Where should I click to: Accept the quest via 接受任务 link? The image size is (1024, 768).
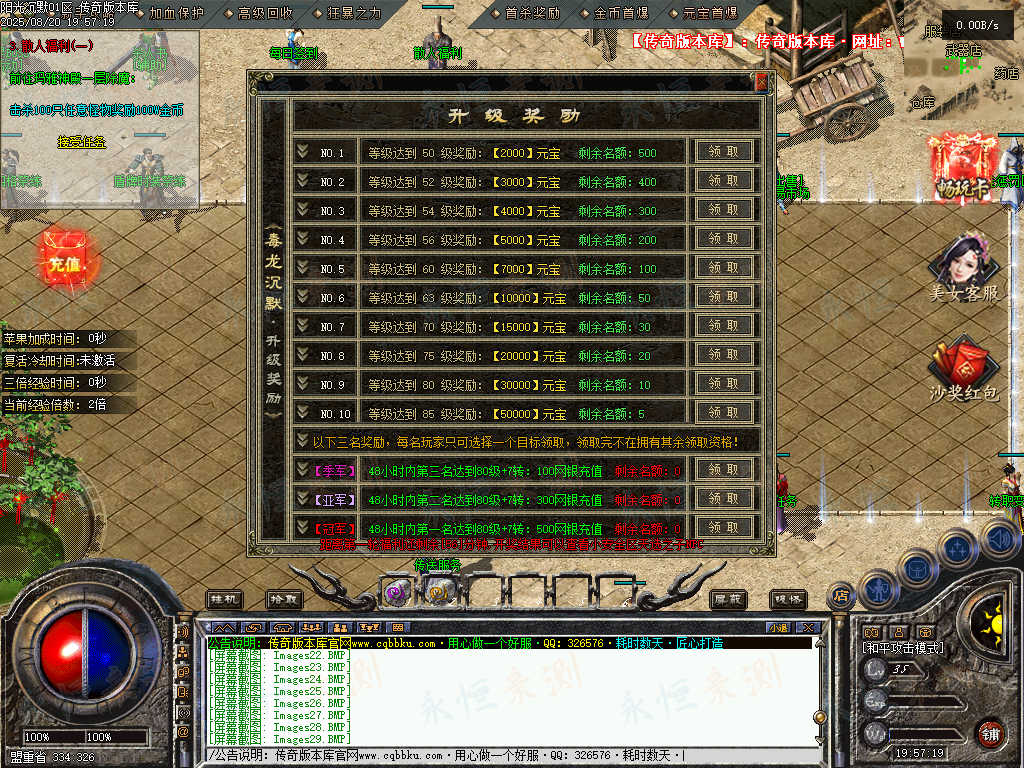tap(82, 142)
